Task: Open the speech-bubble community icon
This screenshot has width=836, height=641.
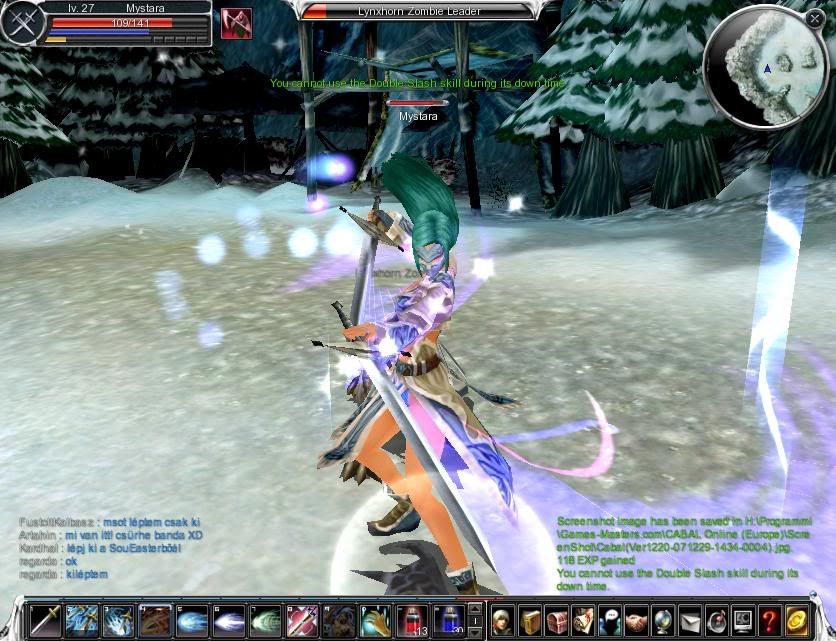Action: (611, 620)
